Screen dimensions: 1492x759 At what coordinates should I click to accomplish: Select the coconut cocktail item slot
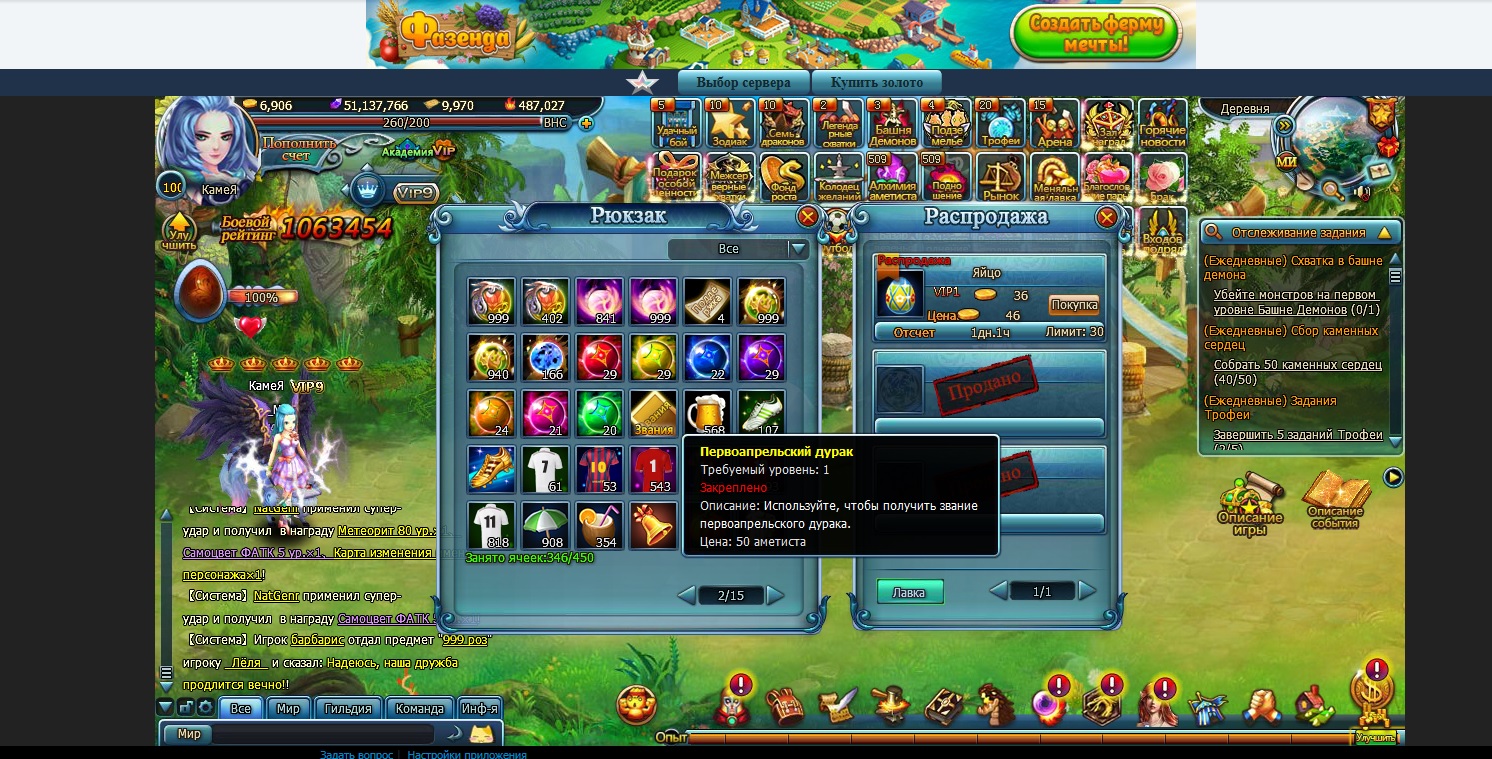pyautogui.click(x=600, y=526)
